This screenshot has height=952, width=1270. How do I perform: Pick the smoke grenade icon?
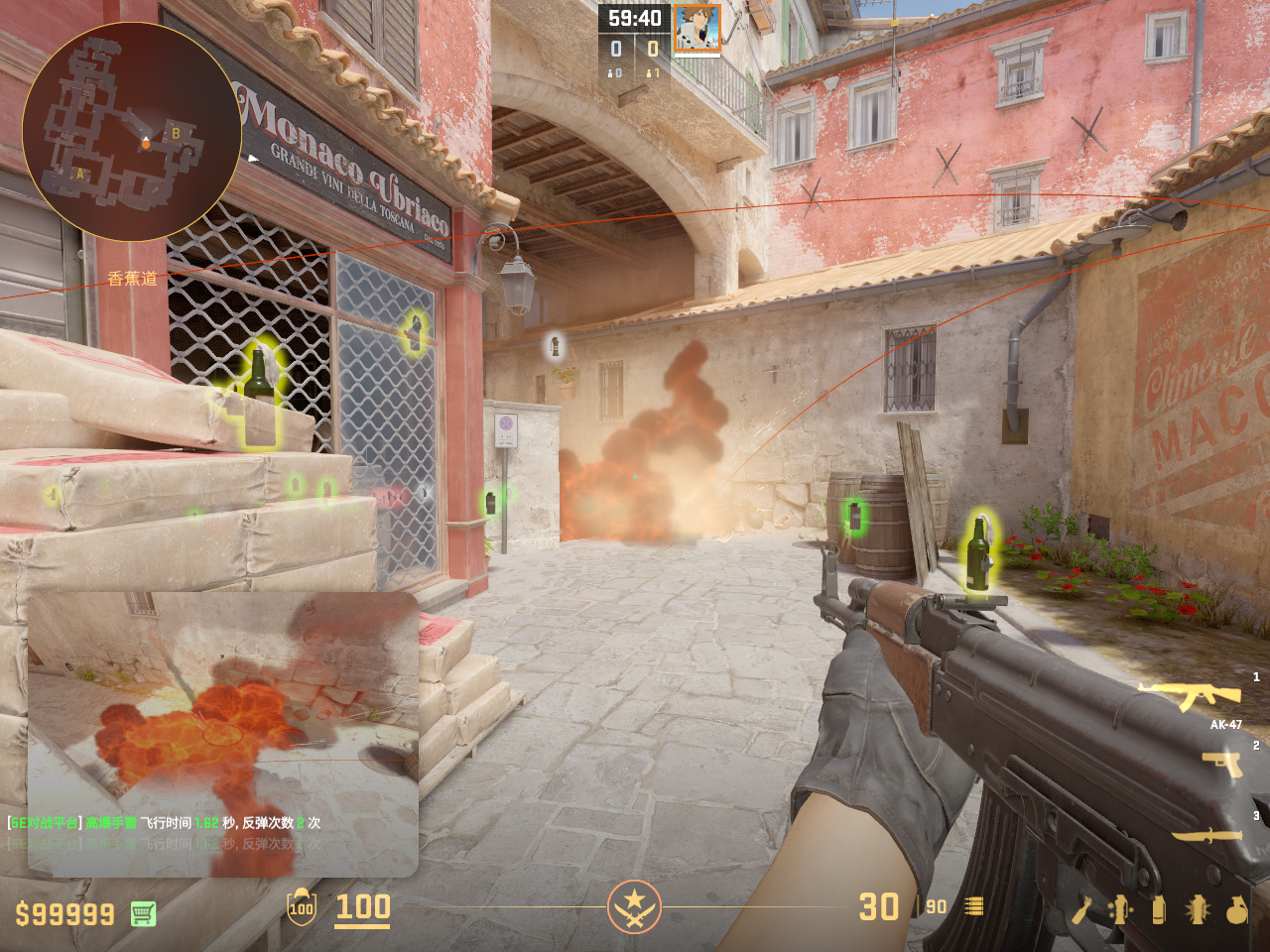tap(1158, 909)
